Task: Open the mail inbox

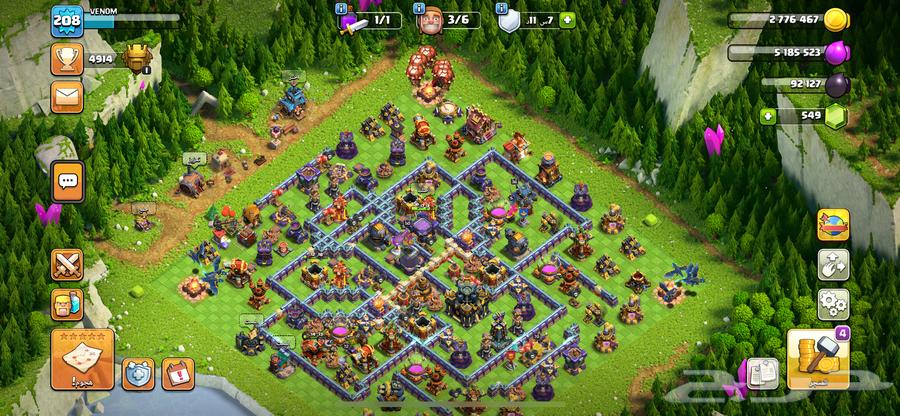Action: coord(67,96)
